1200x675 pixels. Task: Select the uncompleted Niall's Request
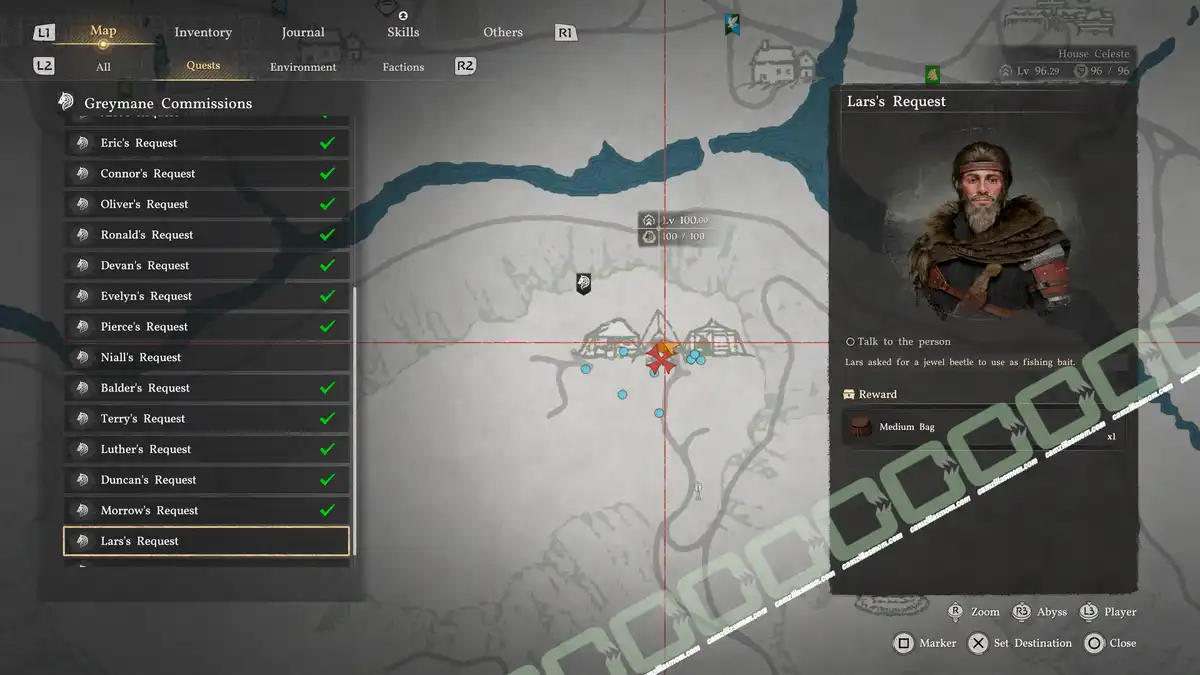tap(207, 357)
